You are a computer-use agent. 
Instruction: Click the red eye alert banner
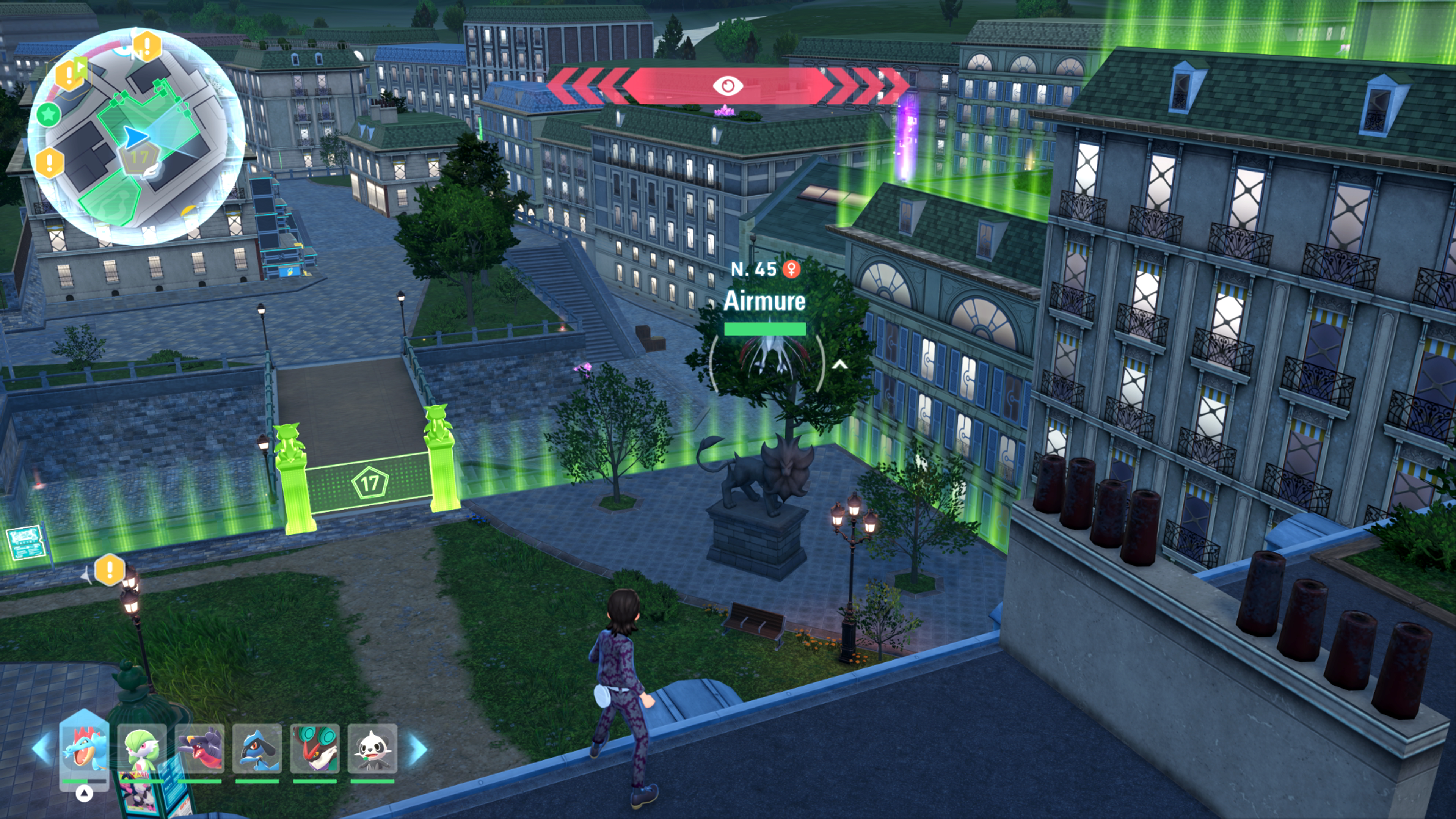[x=728, y=85]
